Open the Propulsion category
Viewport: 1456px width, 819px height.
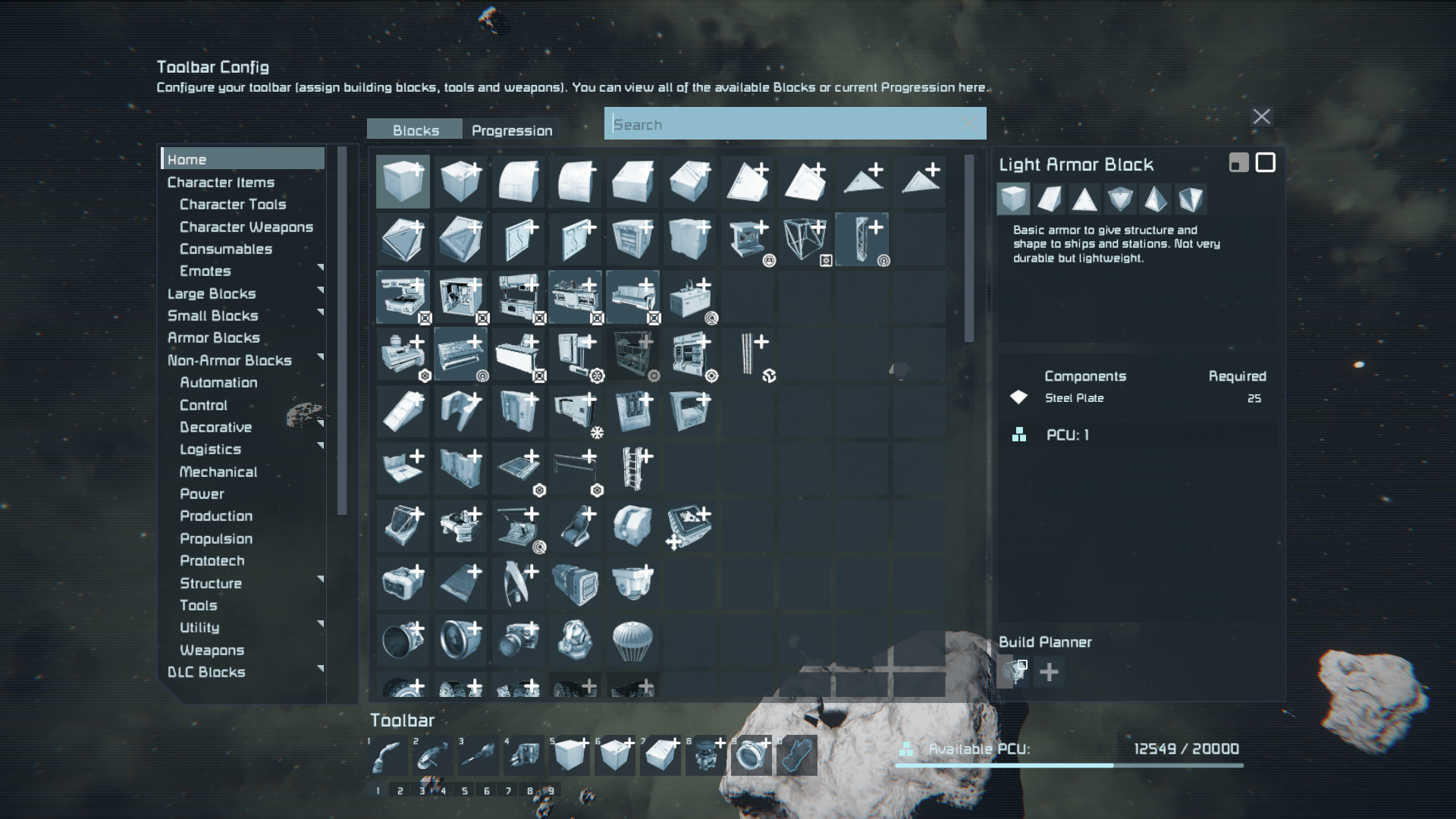click(216, 538)
